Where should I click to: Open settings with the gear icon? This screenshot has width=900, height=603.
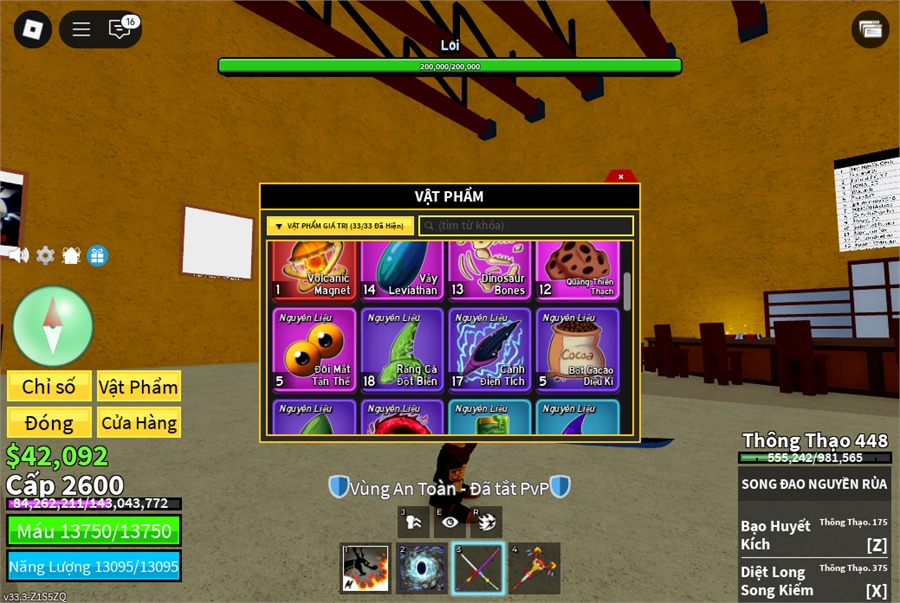click(45, 255)
